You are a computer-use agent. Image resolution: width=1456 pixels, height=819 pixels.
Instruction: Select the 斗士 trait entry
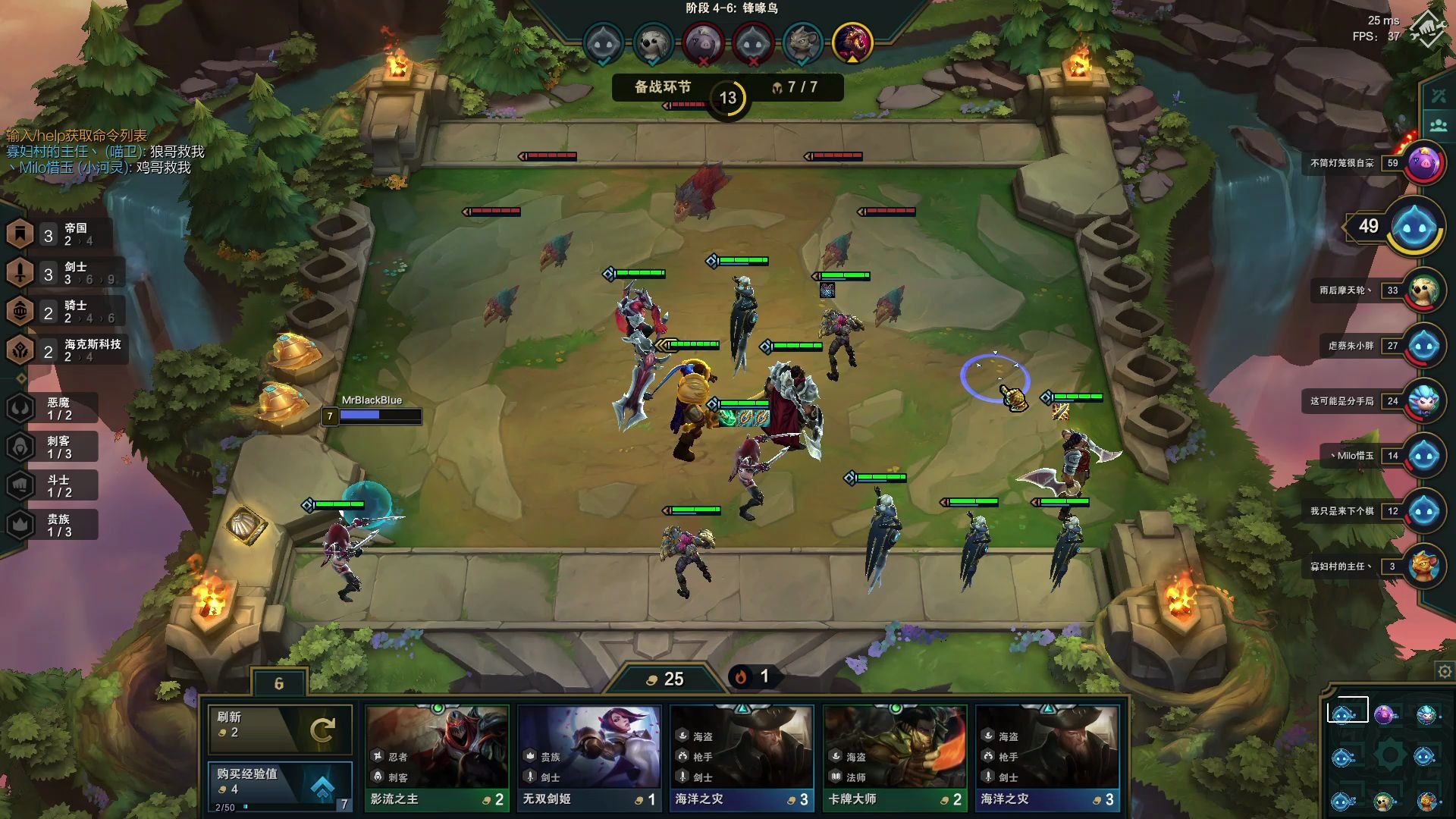52,485
